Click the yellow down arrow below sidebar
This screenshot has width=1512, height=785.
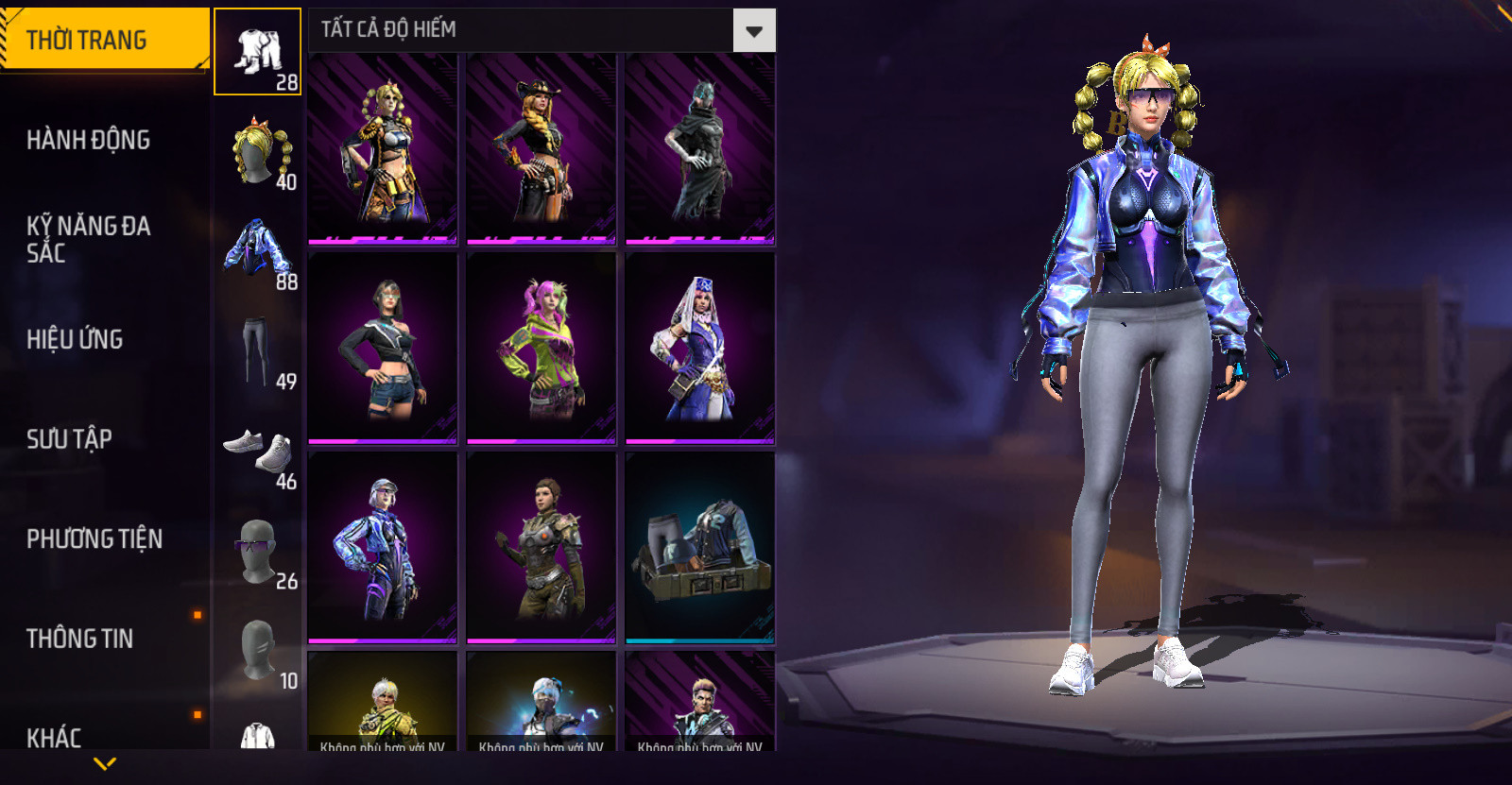105,763
